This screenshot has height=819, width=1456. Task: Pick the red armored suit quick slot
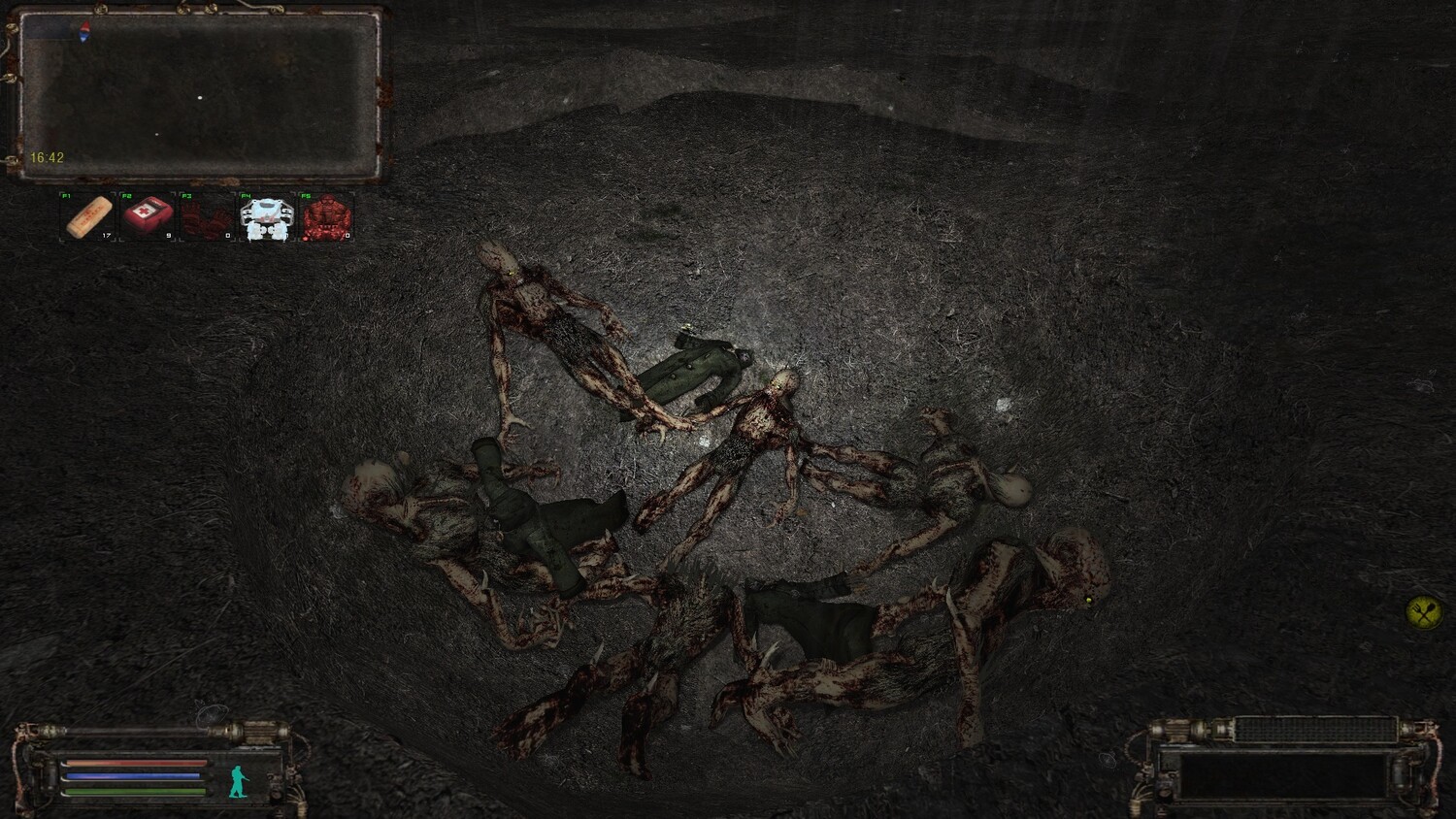pyautogui.click(x=325, y=217)
